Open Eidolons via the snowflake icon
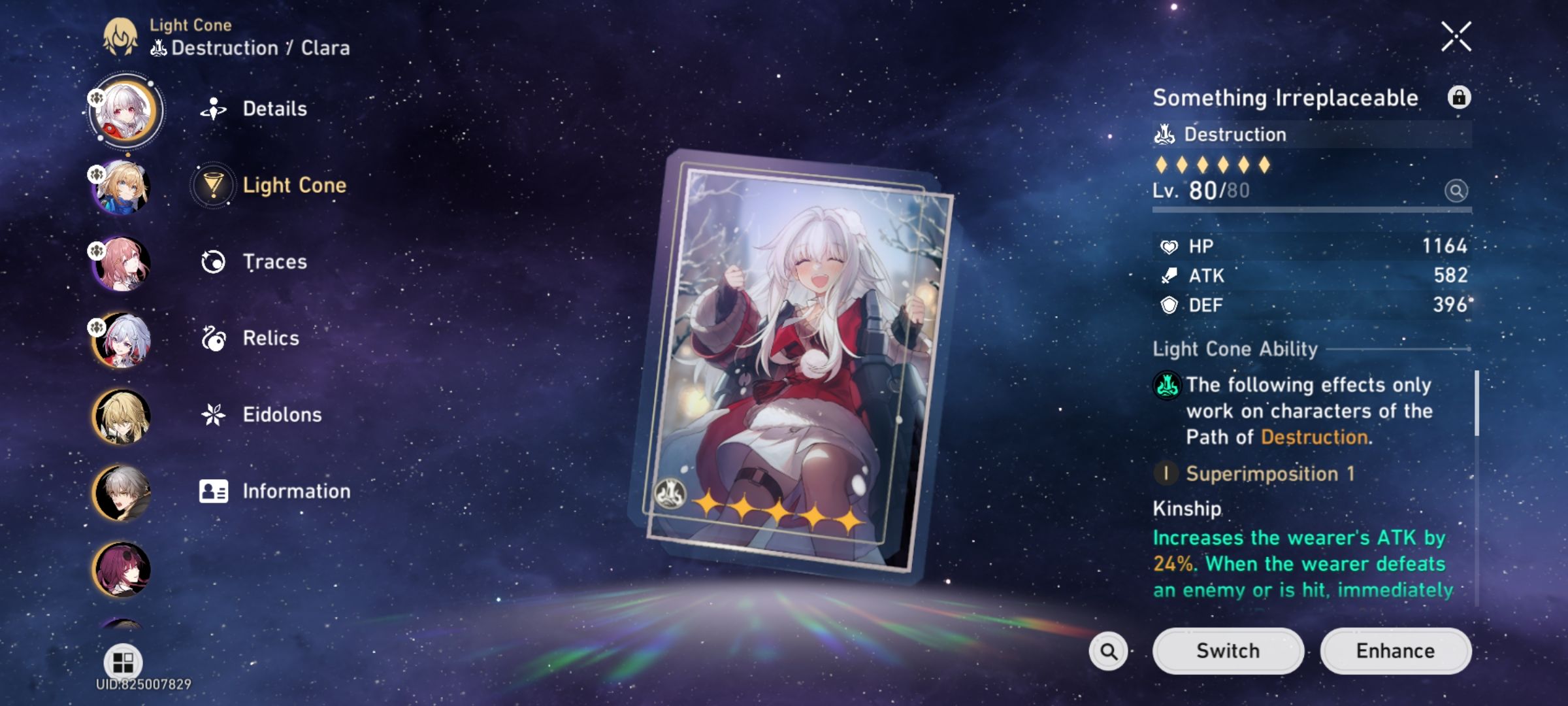Viewport: 1568px width, 706px height. [214, 414]
